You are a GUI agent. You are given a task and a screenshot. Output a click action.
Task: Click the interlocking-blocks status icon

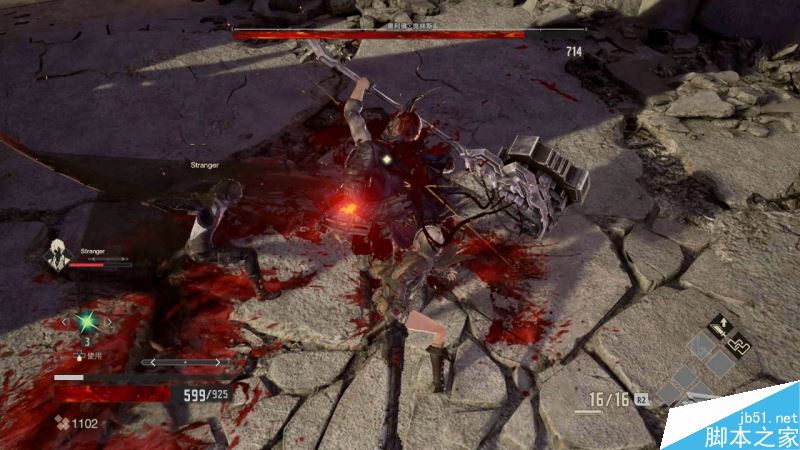point(738,344)
